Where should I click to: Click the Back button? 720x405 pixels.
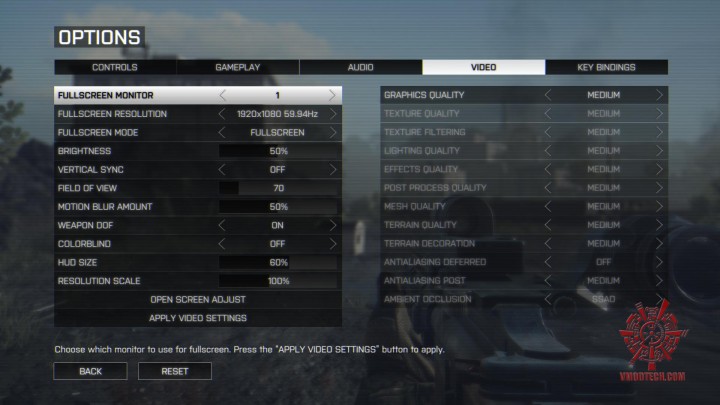click(x=91, y=371)
